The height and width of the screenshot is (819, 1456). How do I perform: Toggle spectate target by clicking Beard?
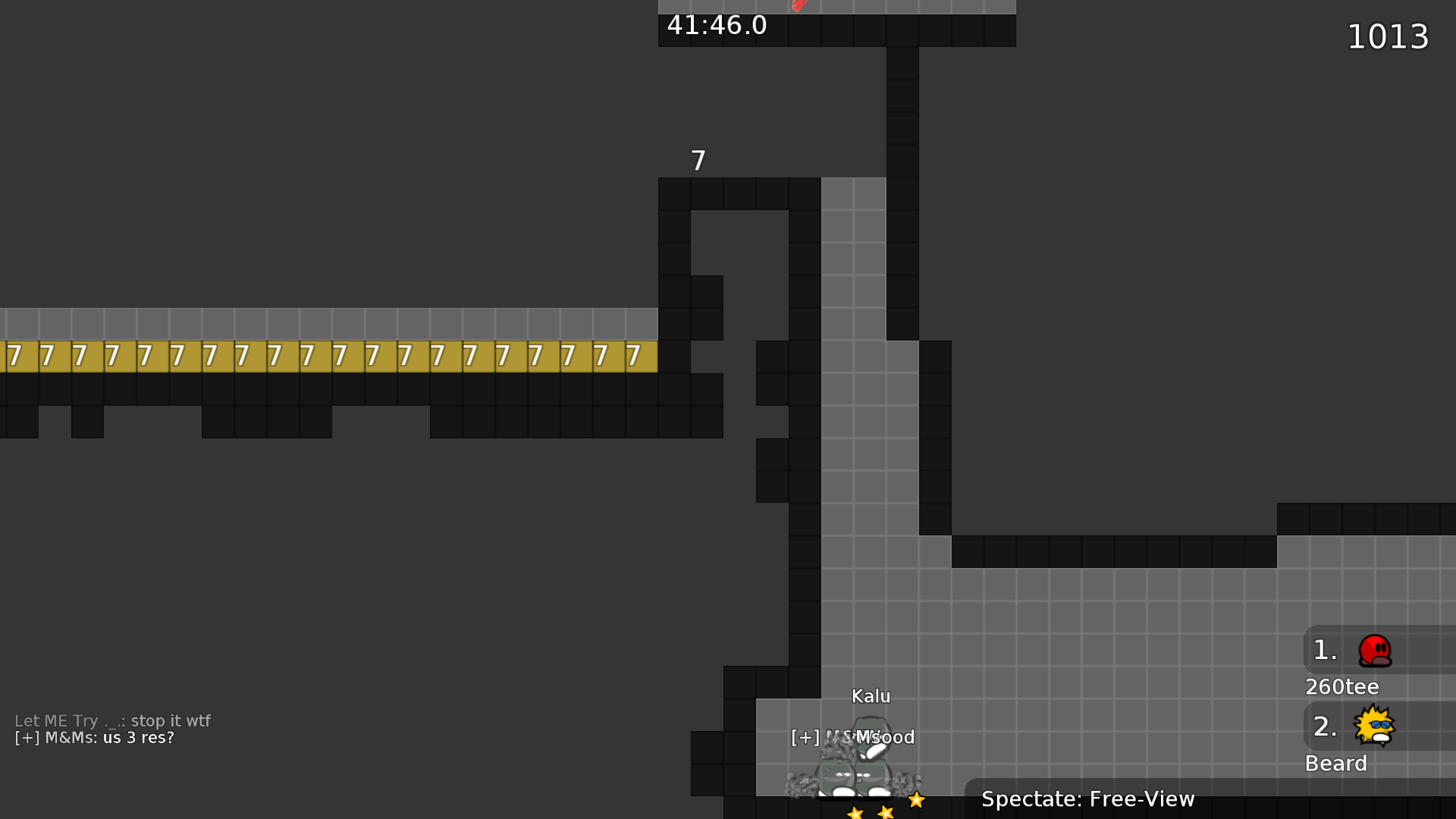[1336, 764]
